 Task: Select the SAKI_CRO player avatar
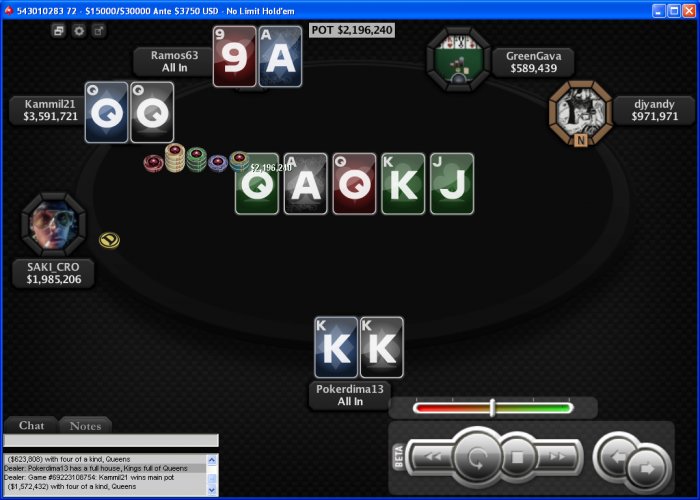click(x=52, y=223)
